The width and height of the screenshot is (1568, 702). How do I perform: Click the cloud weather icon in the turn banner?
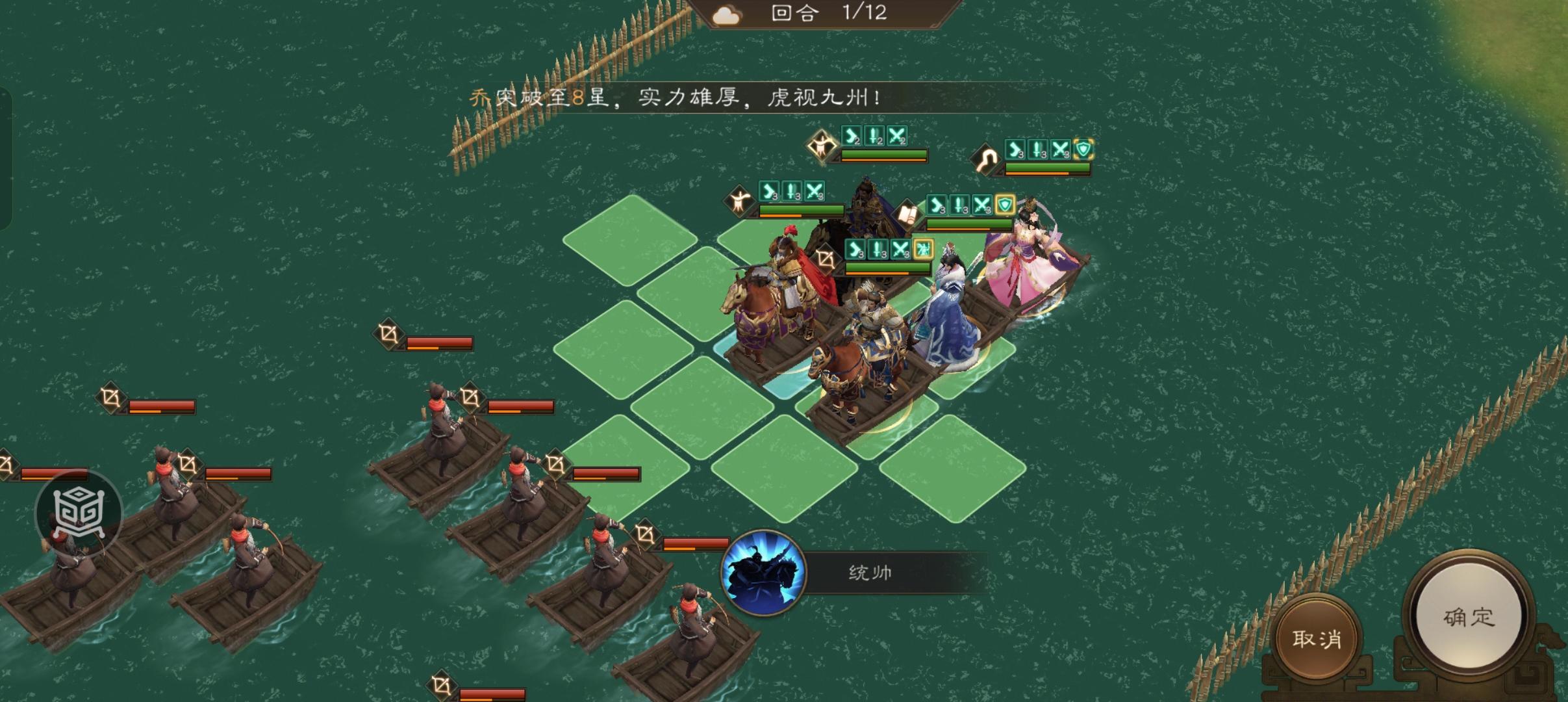[726, 14]
